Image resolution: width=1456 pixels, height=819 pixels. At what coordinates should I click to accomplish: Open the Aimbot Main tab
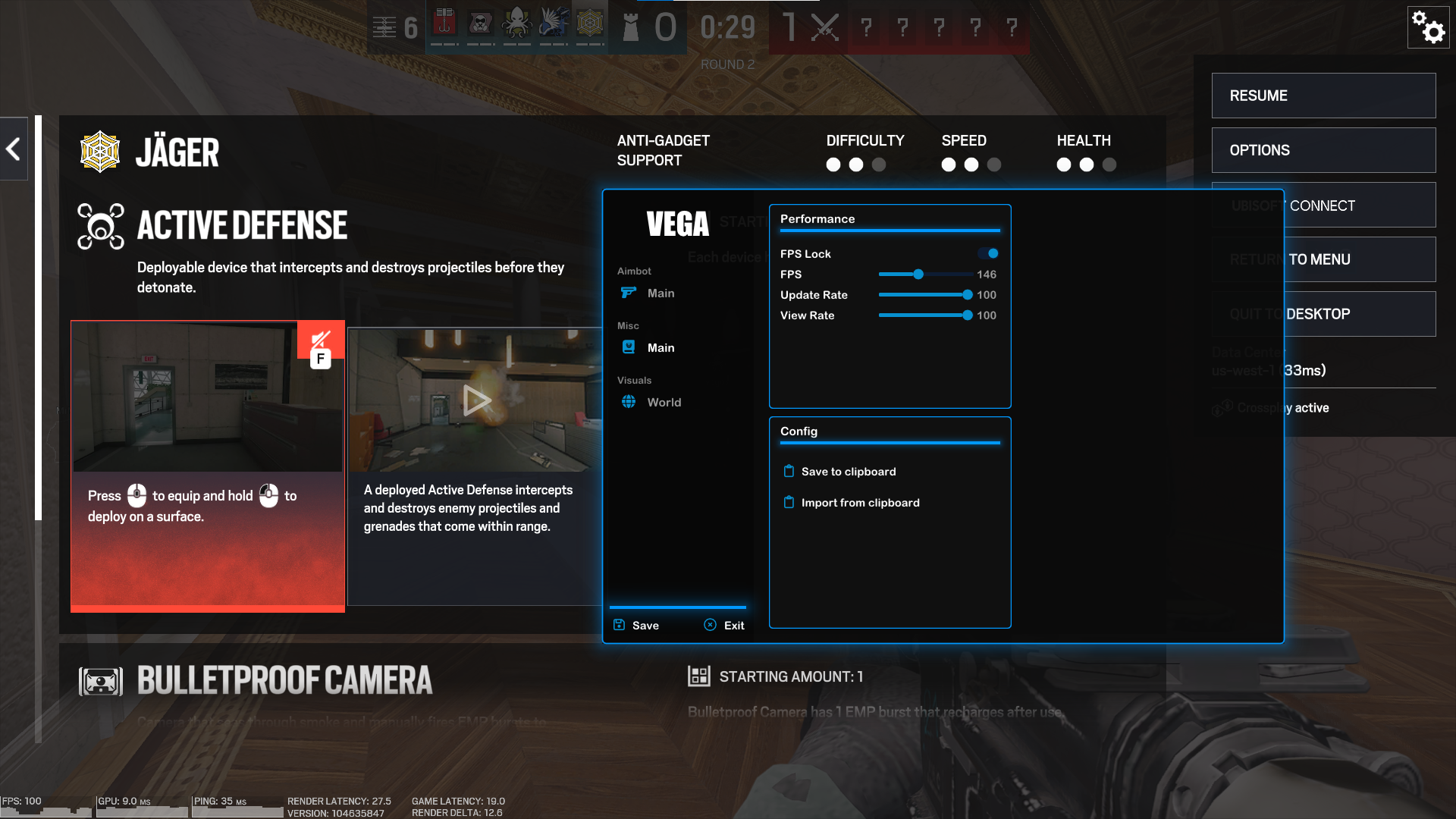[x=661, y=293]
